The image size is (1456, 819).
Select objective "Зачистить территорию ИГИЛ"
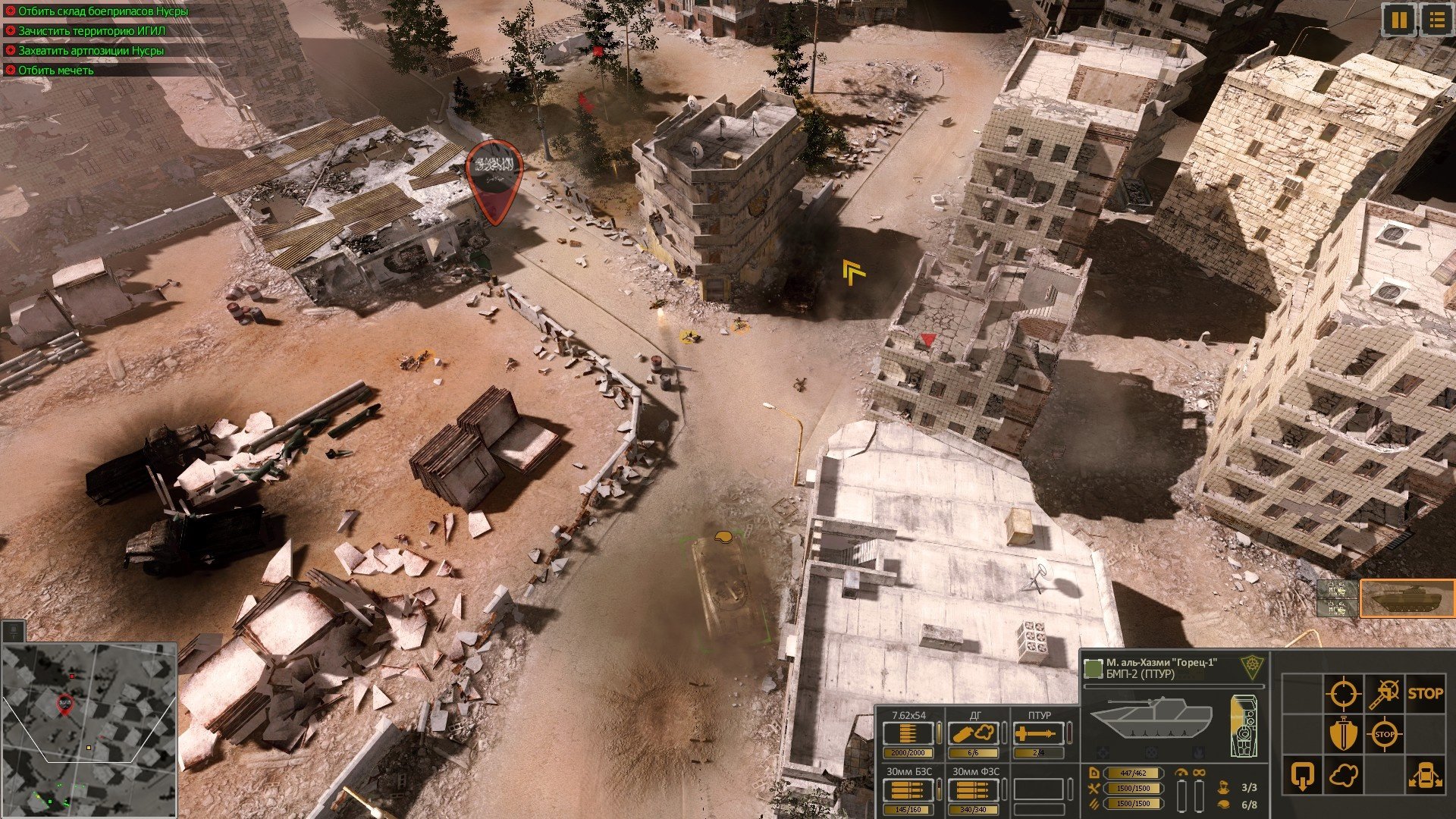[x=91, y=31]
